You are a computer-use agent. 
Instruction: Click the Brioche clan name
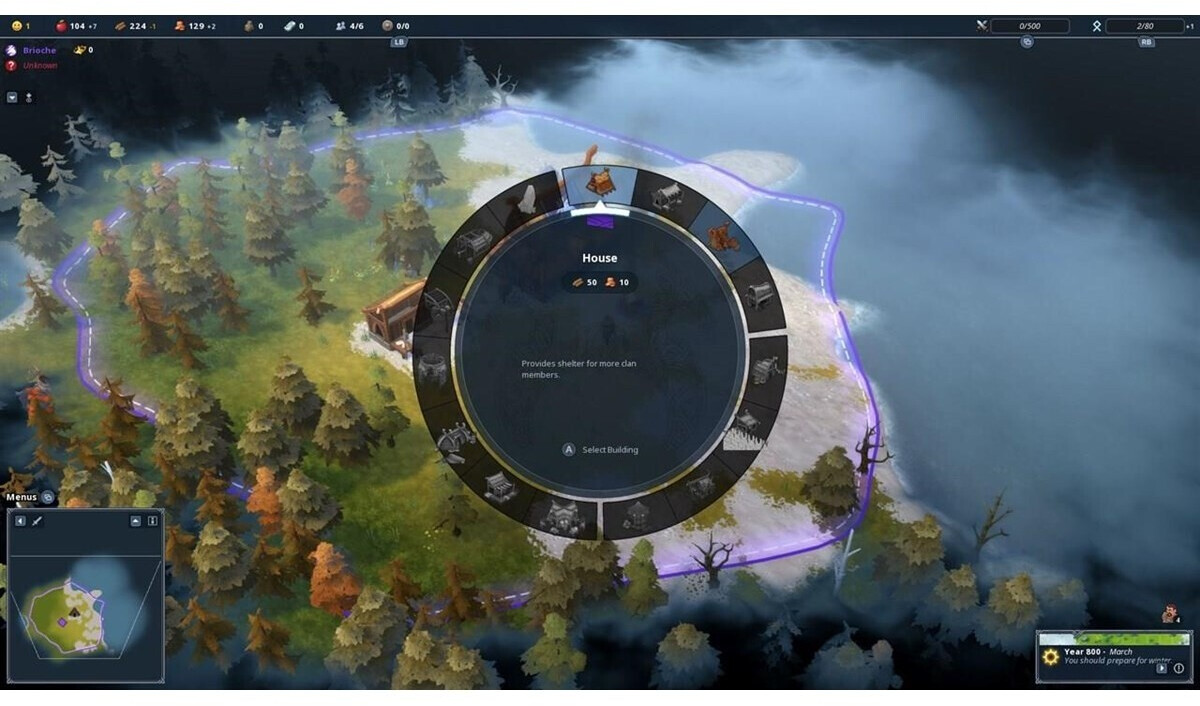40,50
